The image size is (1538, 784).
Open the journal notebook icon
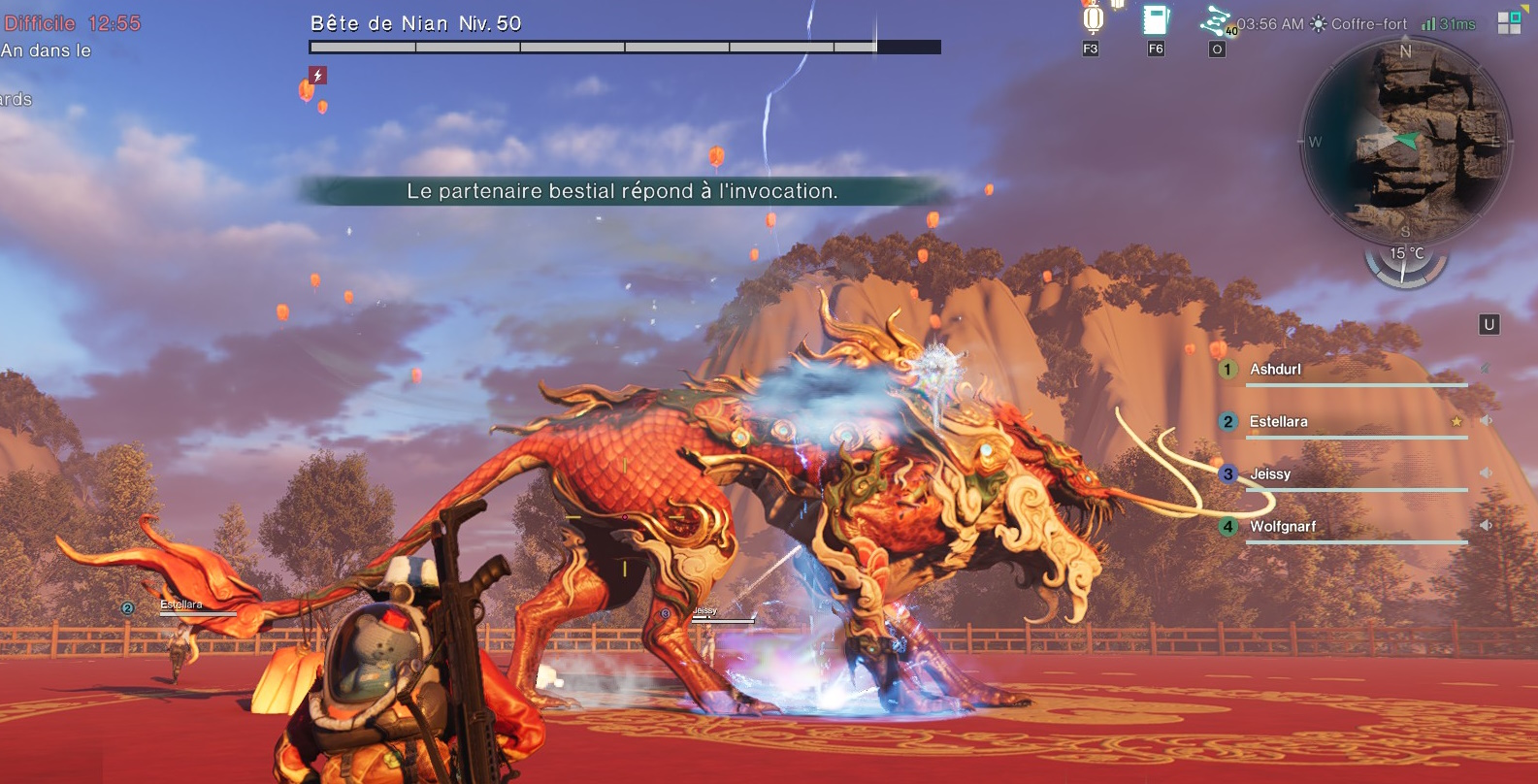[1155, 20]
